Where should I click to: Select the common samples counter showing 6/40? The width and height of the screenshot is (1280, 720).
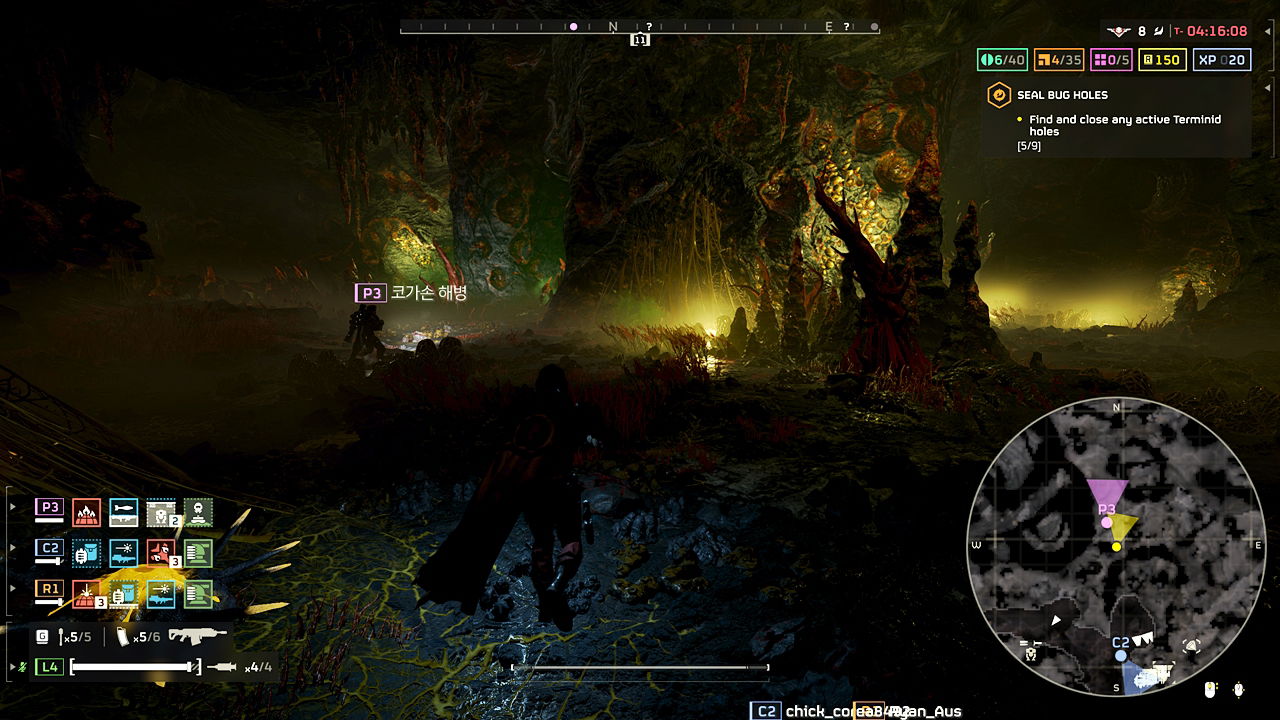(x=1001, y=60)
